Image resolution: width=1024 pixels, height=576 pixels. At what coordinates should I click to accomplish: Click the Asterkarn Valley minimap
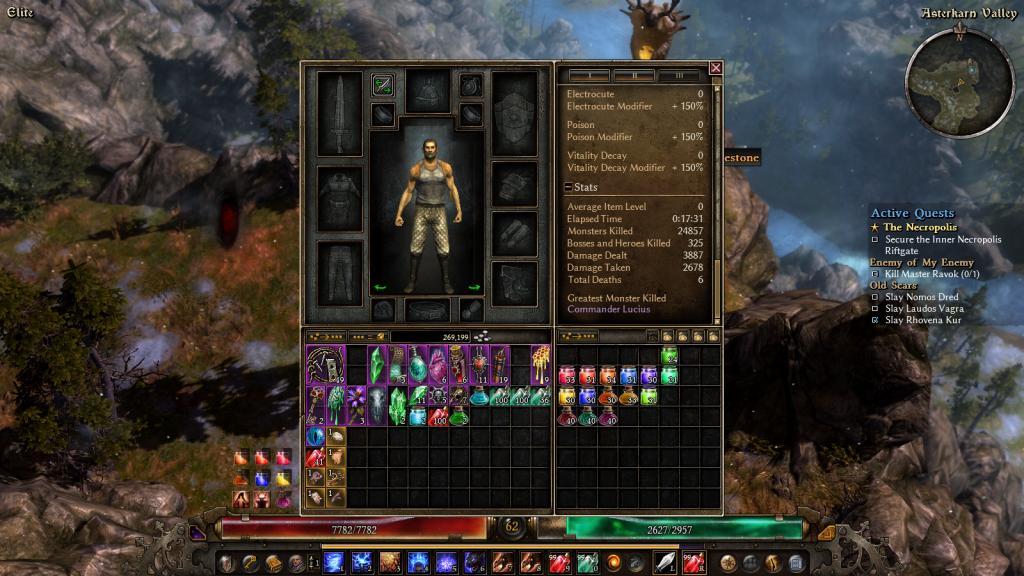click(958, 78)
